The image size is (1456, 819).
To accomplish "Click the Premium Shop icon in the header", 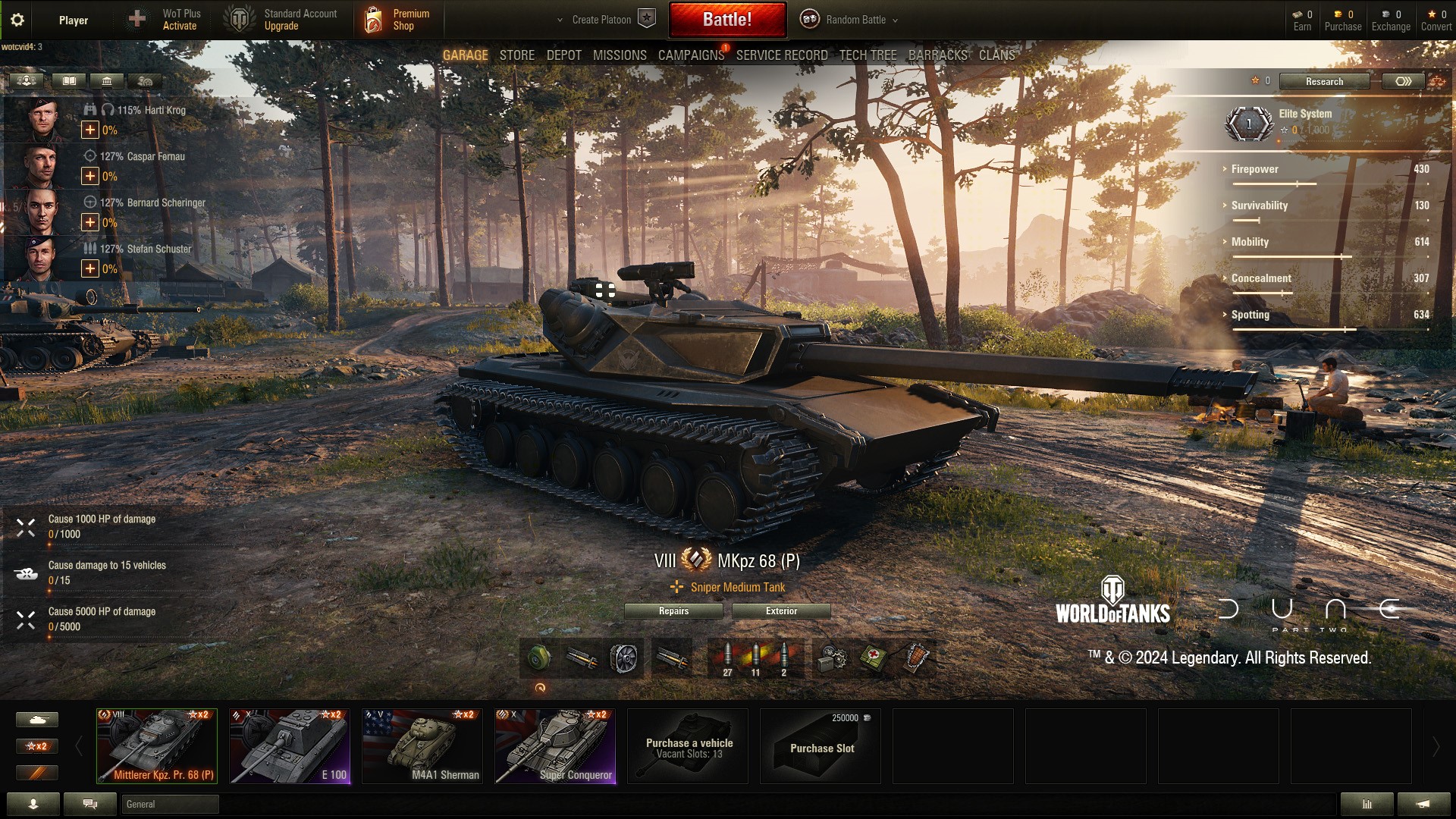I will (x=374, y=19).
